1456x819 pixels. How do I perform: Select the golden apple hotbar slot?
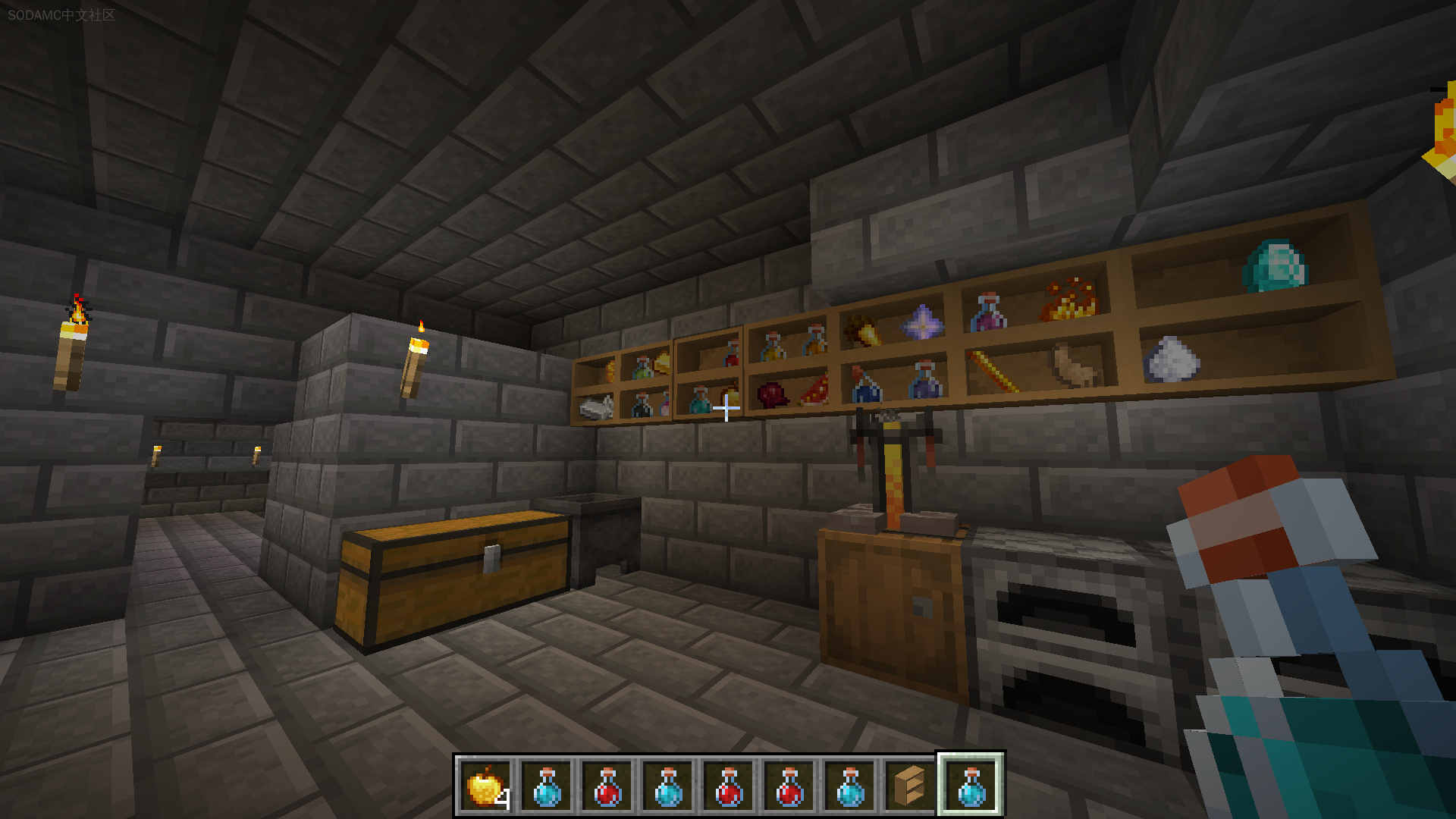[486, 786]
